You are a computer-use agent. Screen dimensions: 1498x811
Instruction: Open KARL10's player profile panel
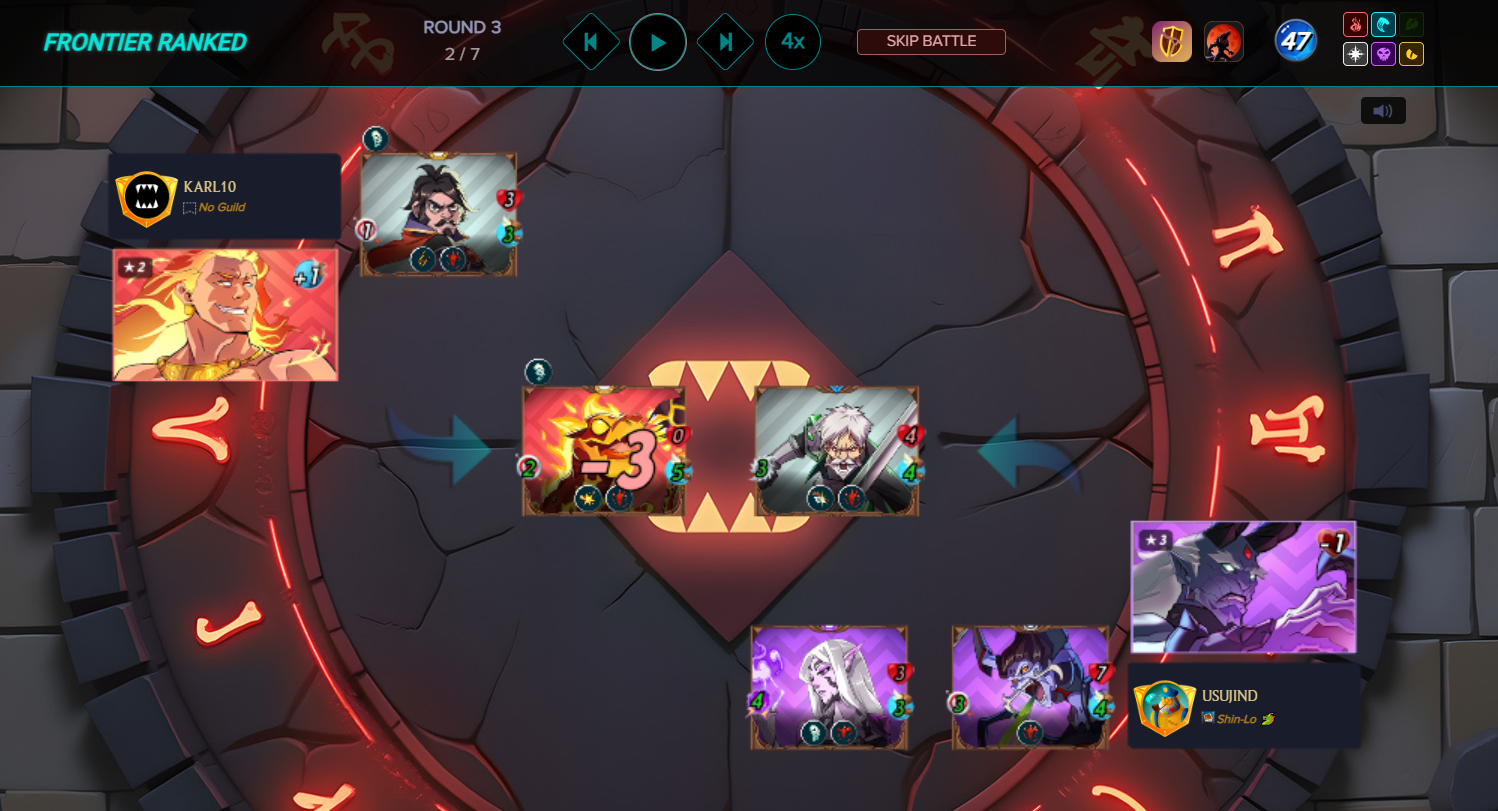pyautogui.click(x=225, y=196)
